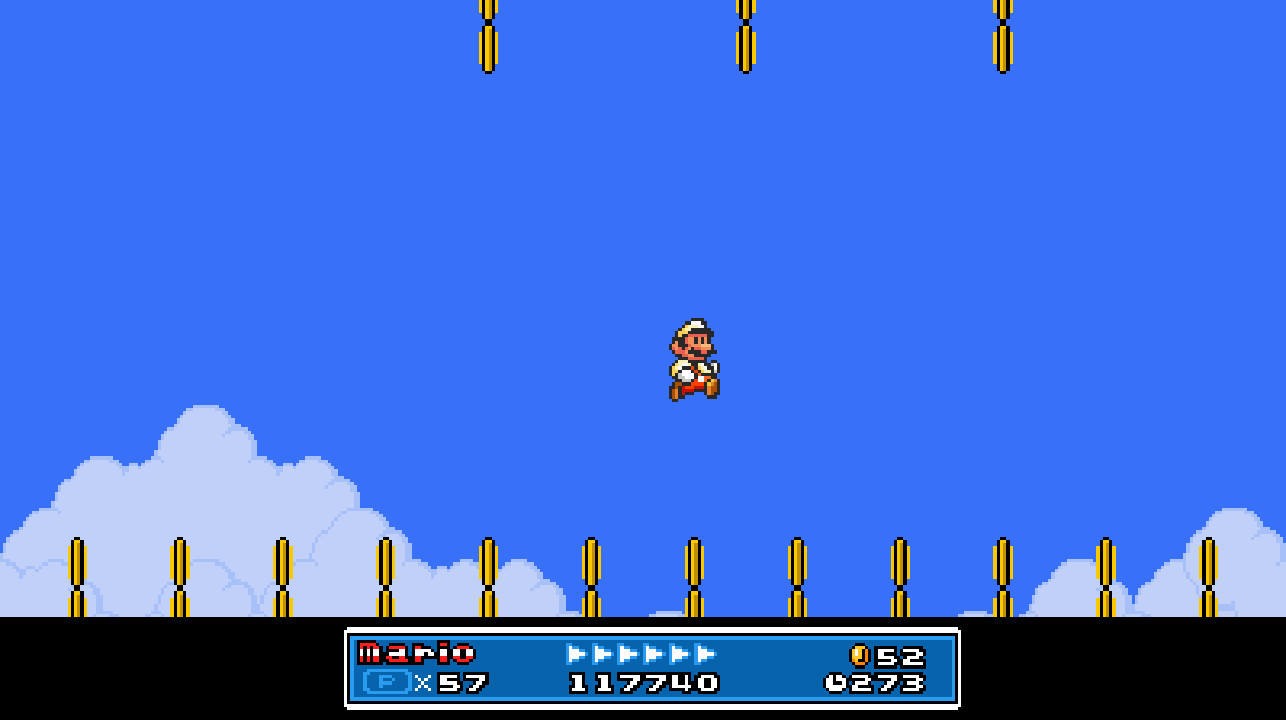Image resolution: width=1286 pixels, height=720 pixels.
Task: Click the top-right hanging coin pair
Action: 1003,35
